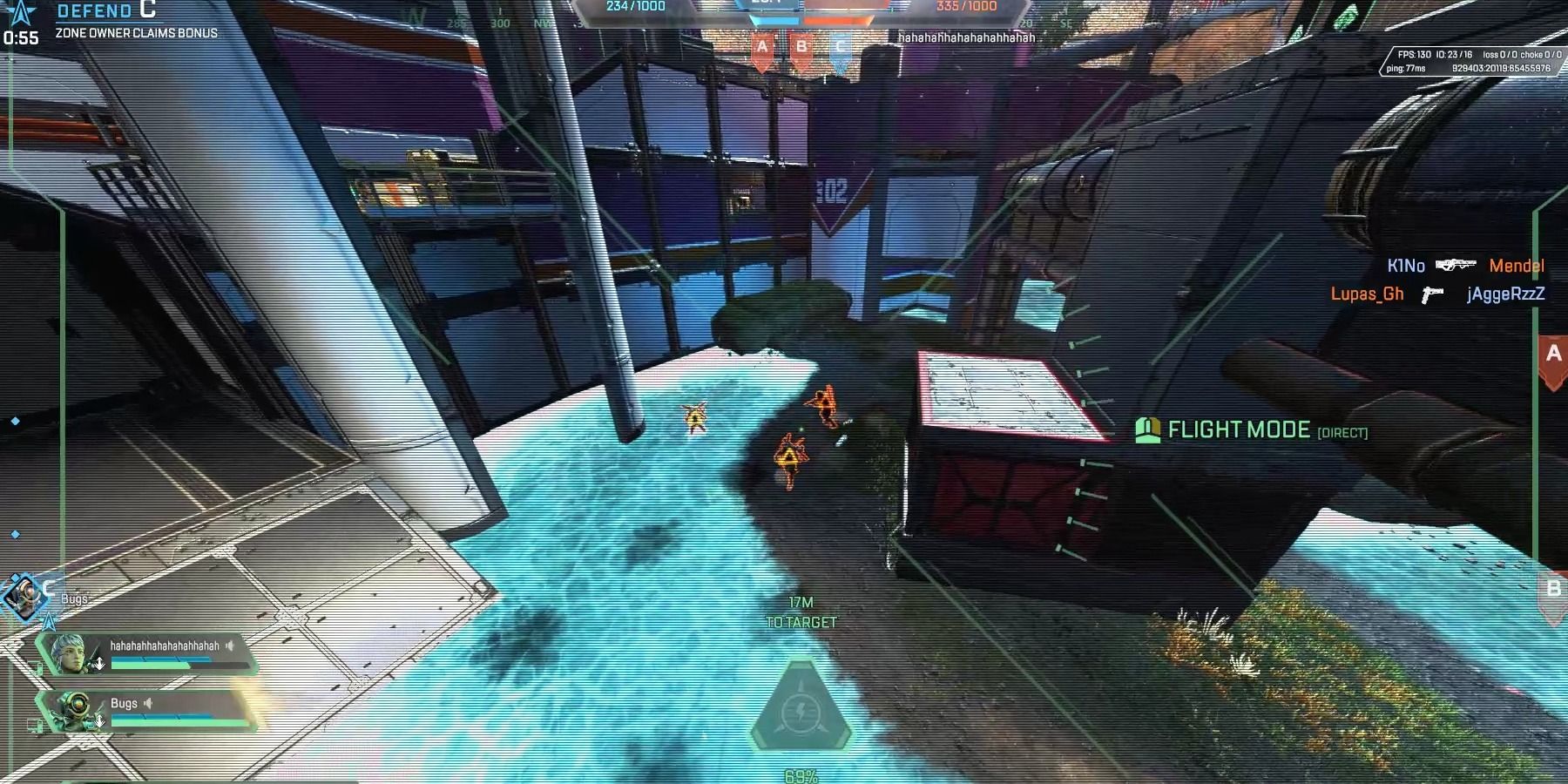Select the FLIGHT MODE ability icon
The width and height of the screenshot is (1568, 784).
(1149, 429)
